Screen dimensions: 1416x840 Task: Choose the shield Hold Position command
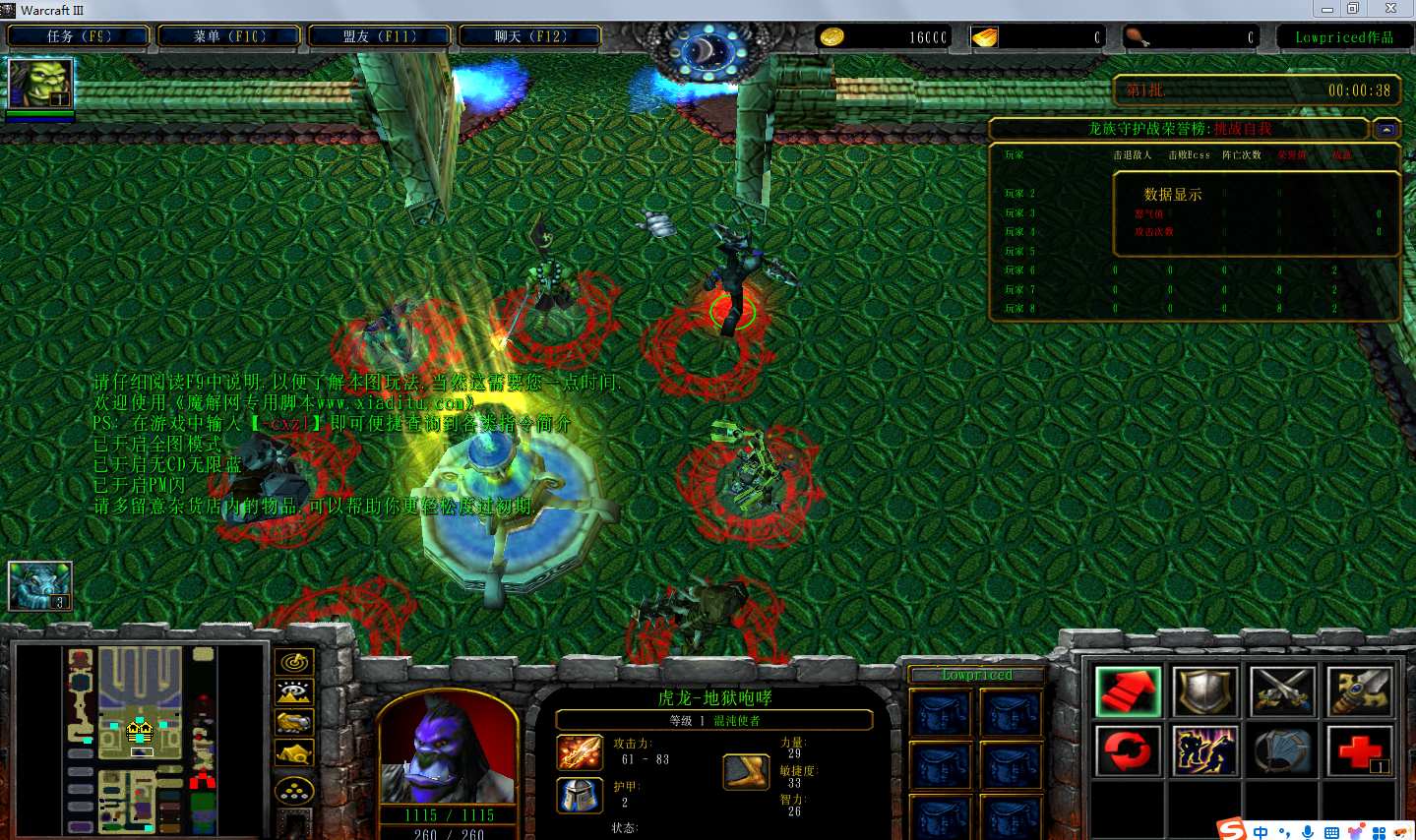(x=1205, y=691)
